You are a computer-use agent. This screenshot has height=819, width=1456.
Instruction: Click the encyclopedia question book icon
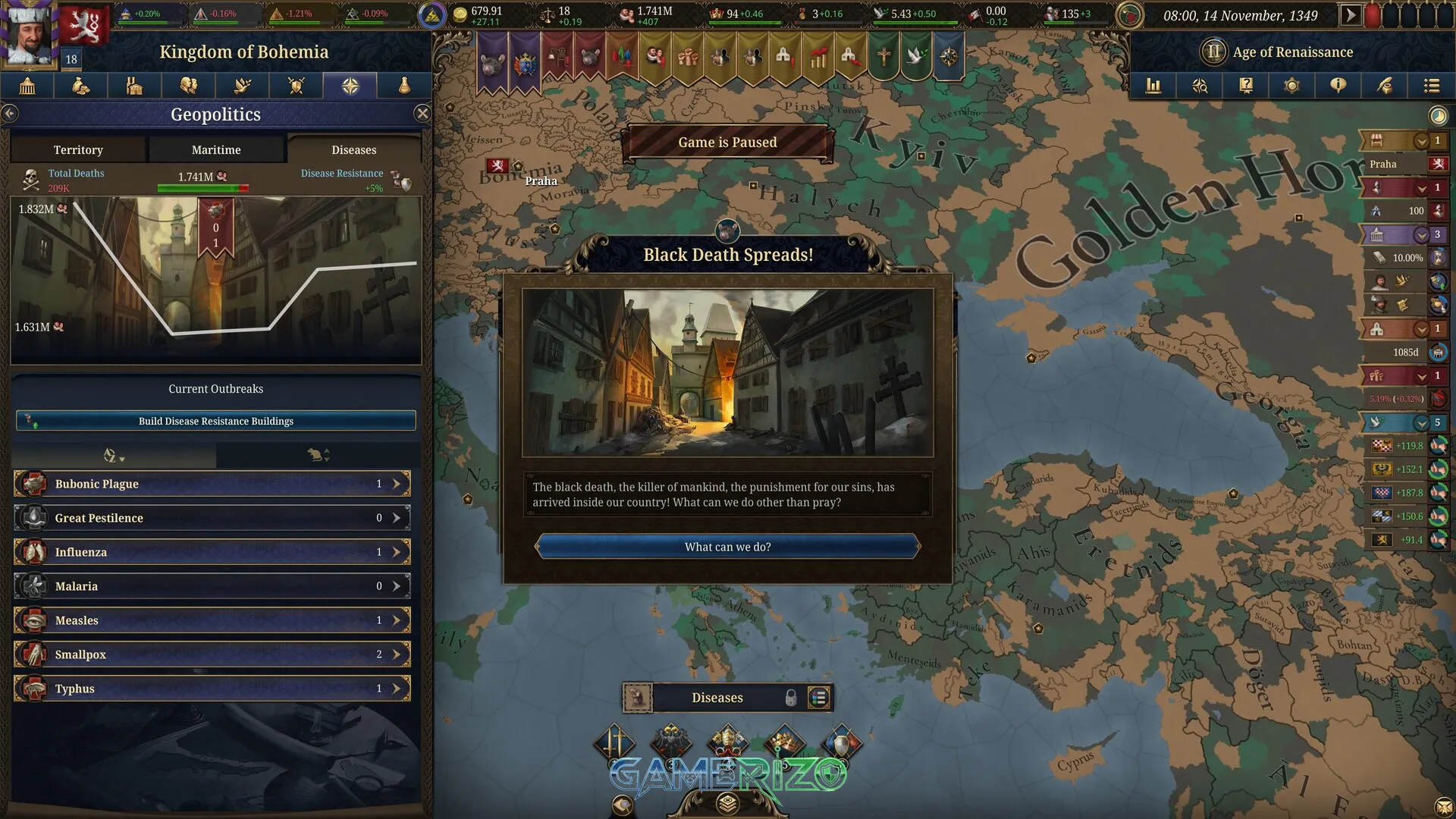1246,86
